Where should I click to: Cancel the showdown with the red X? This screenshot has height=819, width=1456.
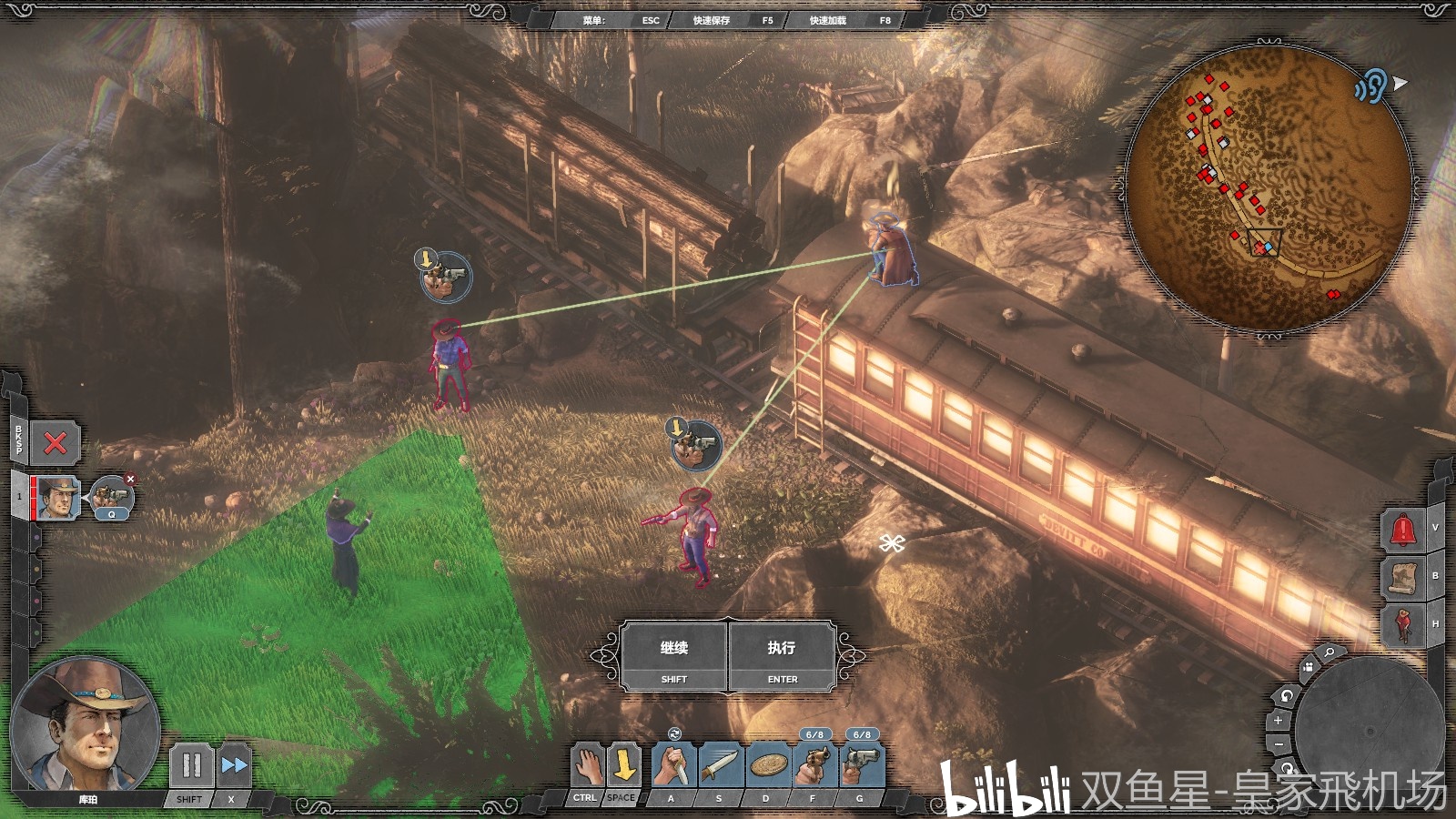[x=56, y=443]
